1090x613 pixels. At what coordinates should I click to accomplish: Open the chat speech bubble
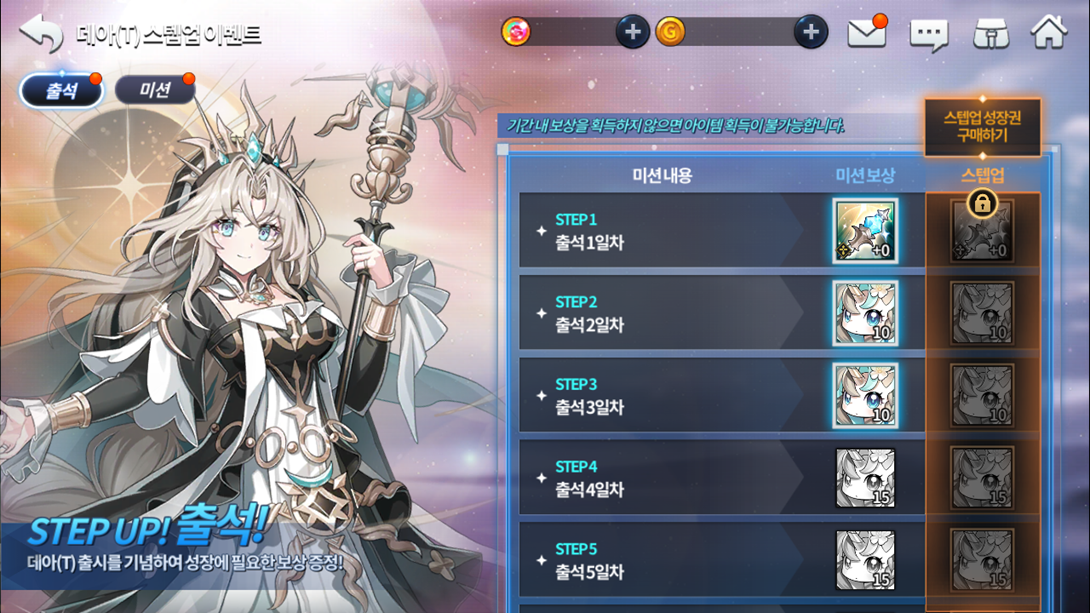928,35
